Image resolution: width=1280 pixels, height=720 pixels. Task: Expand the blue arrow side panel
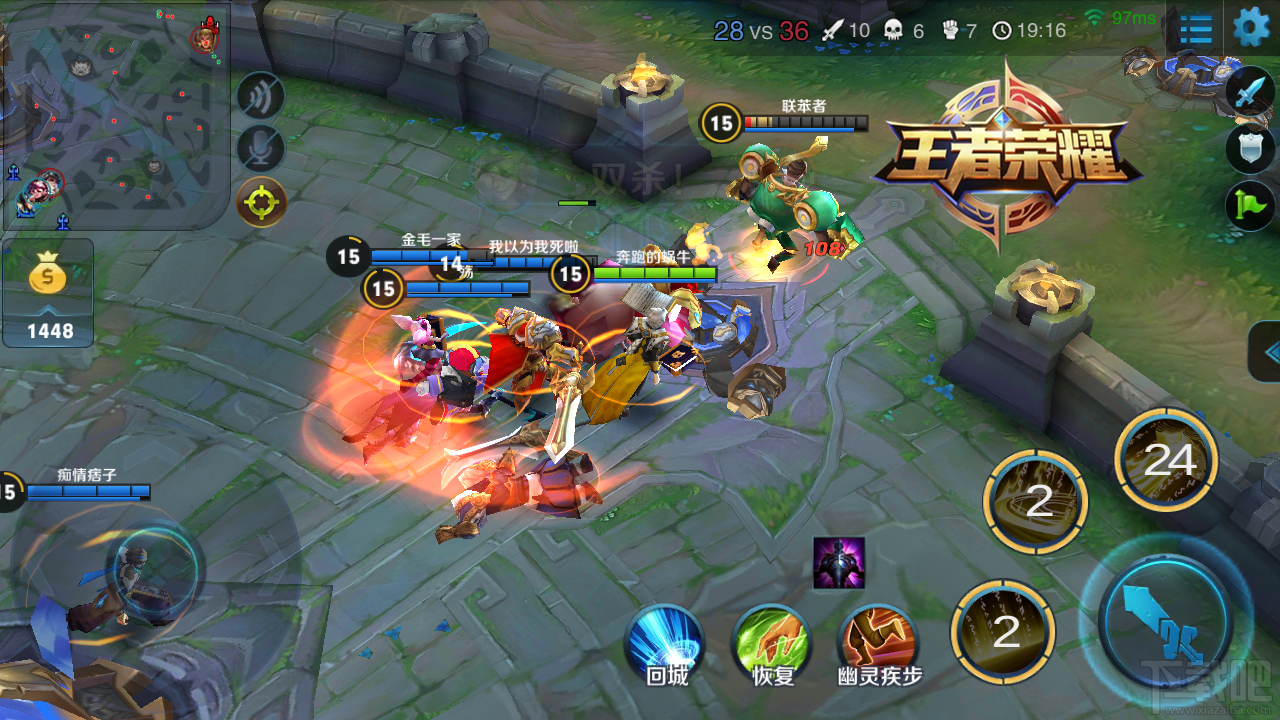click(1268, 351)
